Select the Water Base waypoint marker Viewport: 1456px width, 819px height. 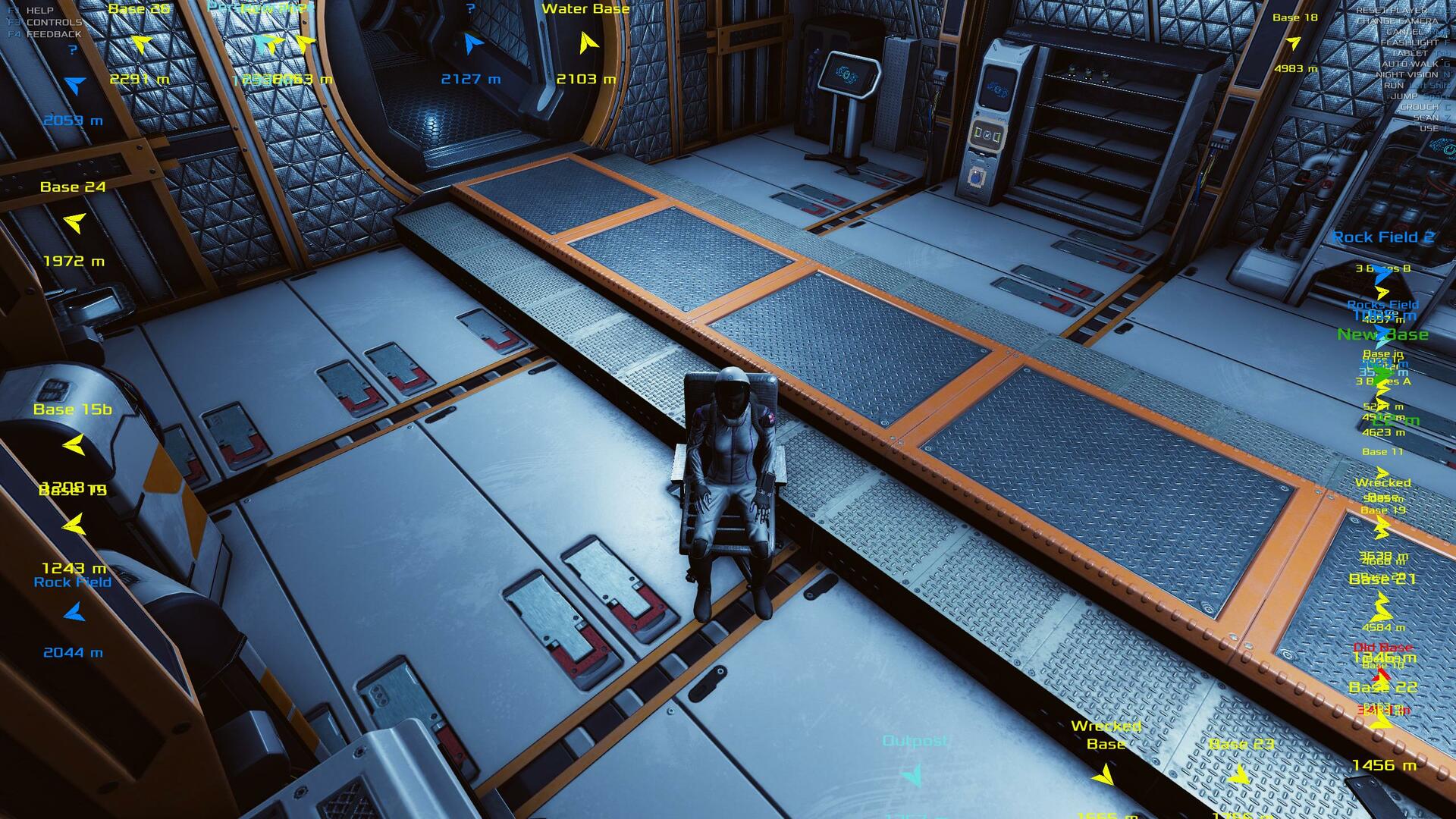587,42
